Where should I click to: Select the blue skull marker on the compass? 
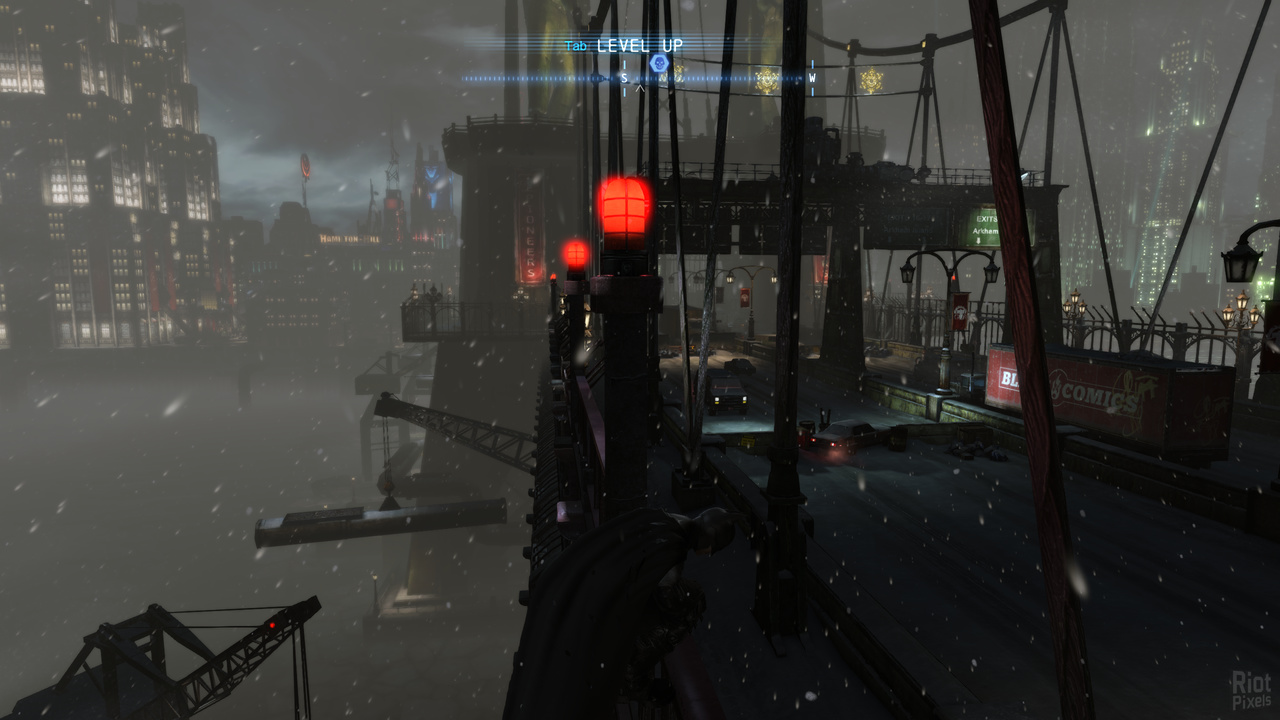tap(658, 64)
